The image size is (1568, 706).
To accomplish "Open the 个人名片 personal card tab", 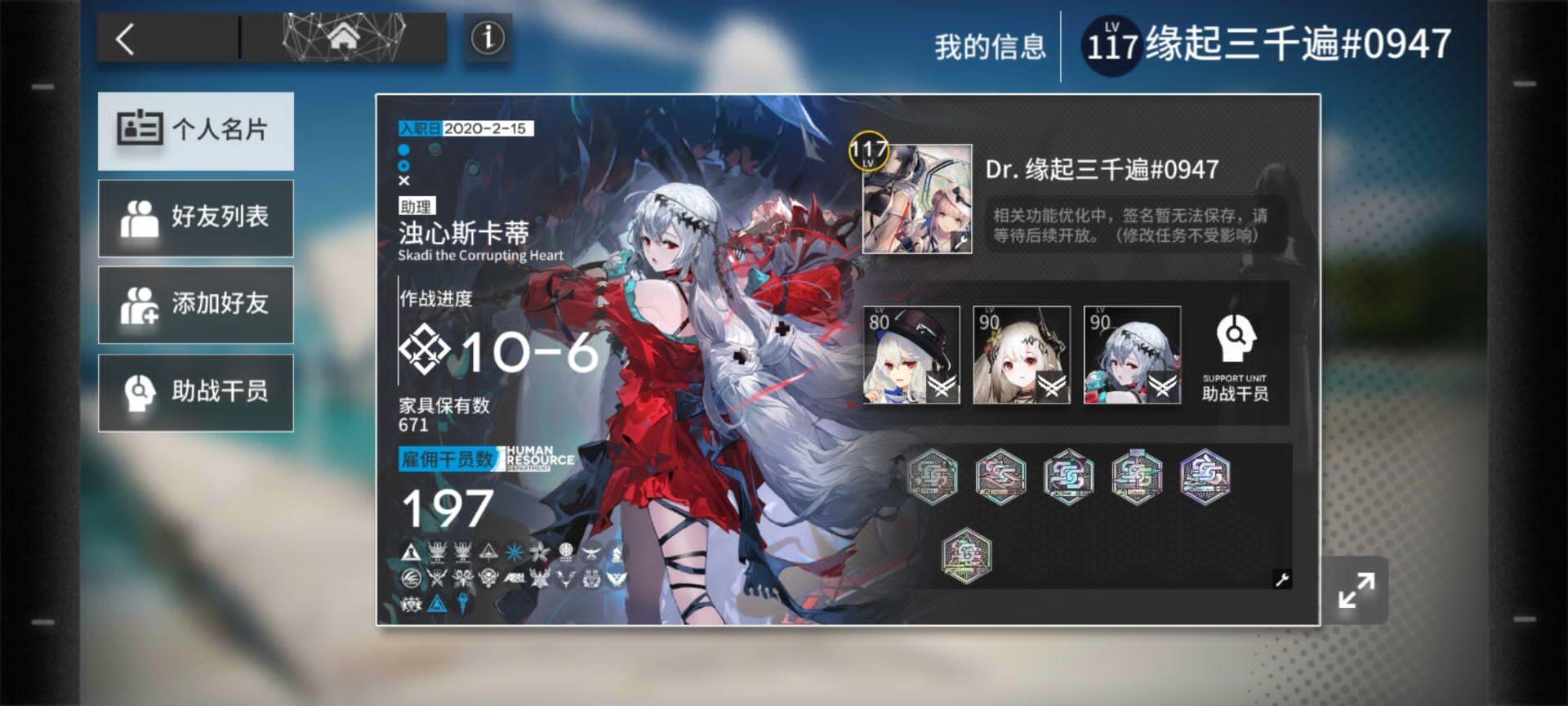I will 195,131.
